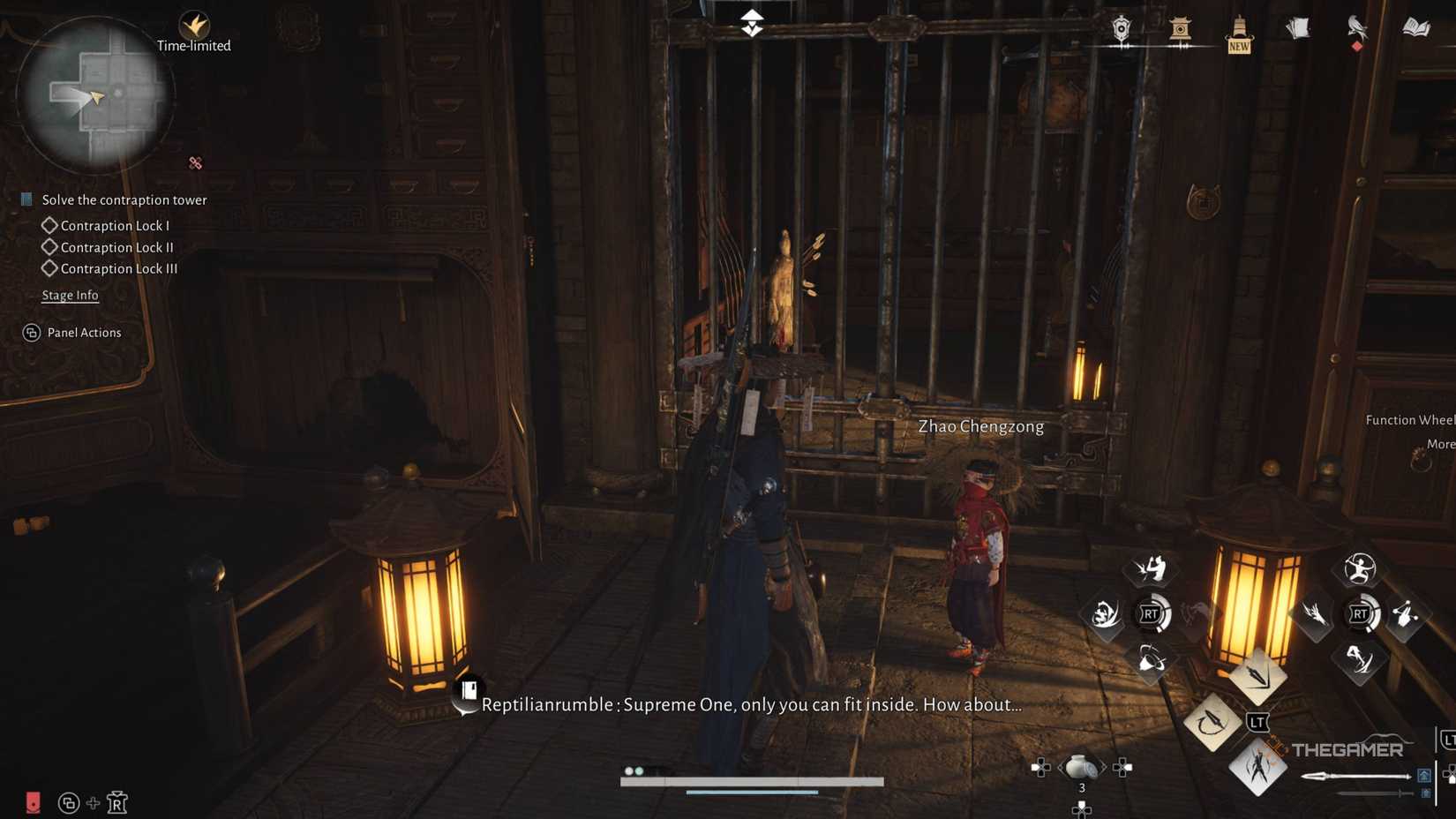This screenshot has height=819, width=1456.
Task: Toggle the Contraption Lock III objective marker
Action: click(50, 268)
